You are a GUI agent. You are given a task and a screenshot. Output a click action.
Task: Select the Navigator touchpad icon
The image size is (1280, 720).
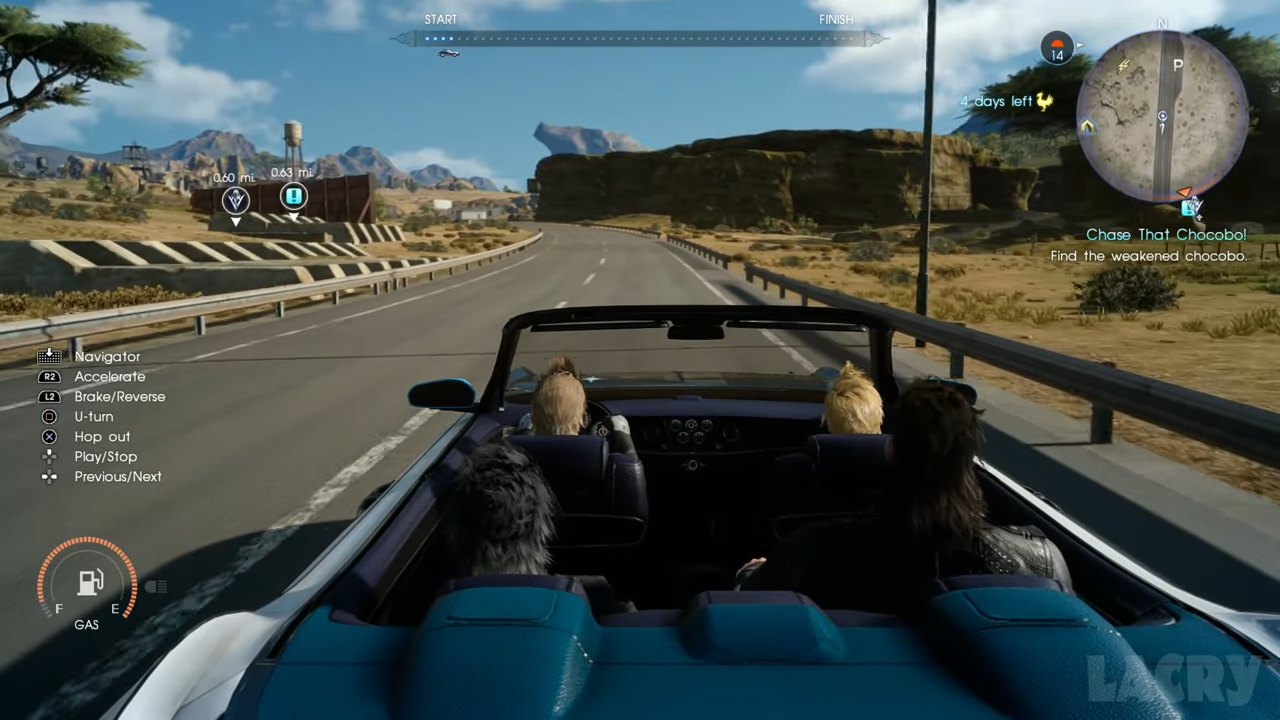pos(49,356)
